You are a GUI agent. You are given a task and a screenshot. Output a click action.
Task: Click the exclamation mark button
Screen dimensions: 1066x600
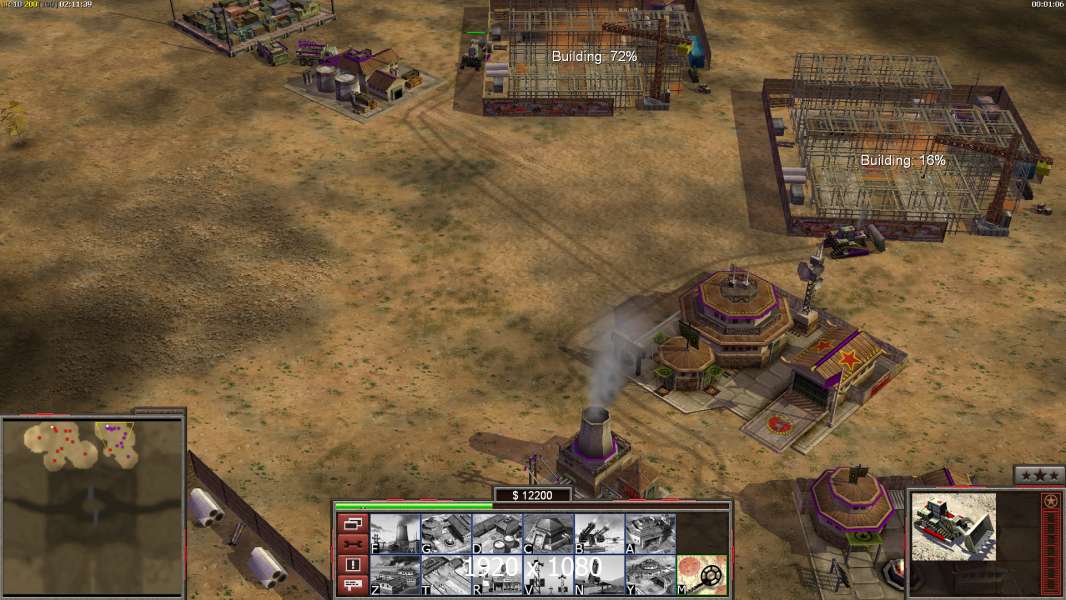[x=352, y=565]
